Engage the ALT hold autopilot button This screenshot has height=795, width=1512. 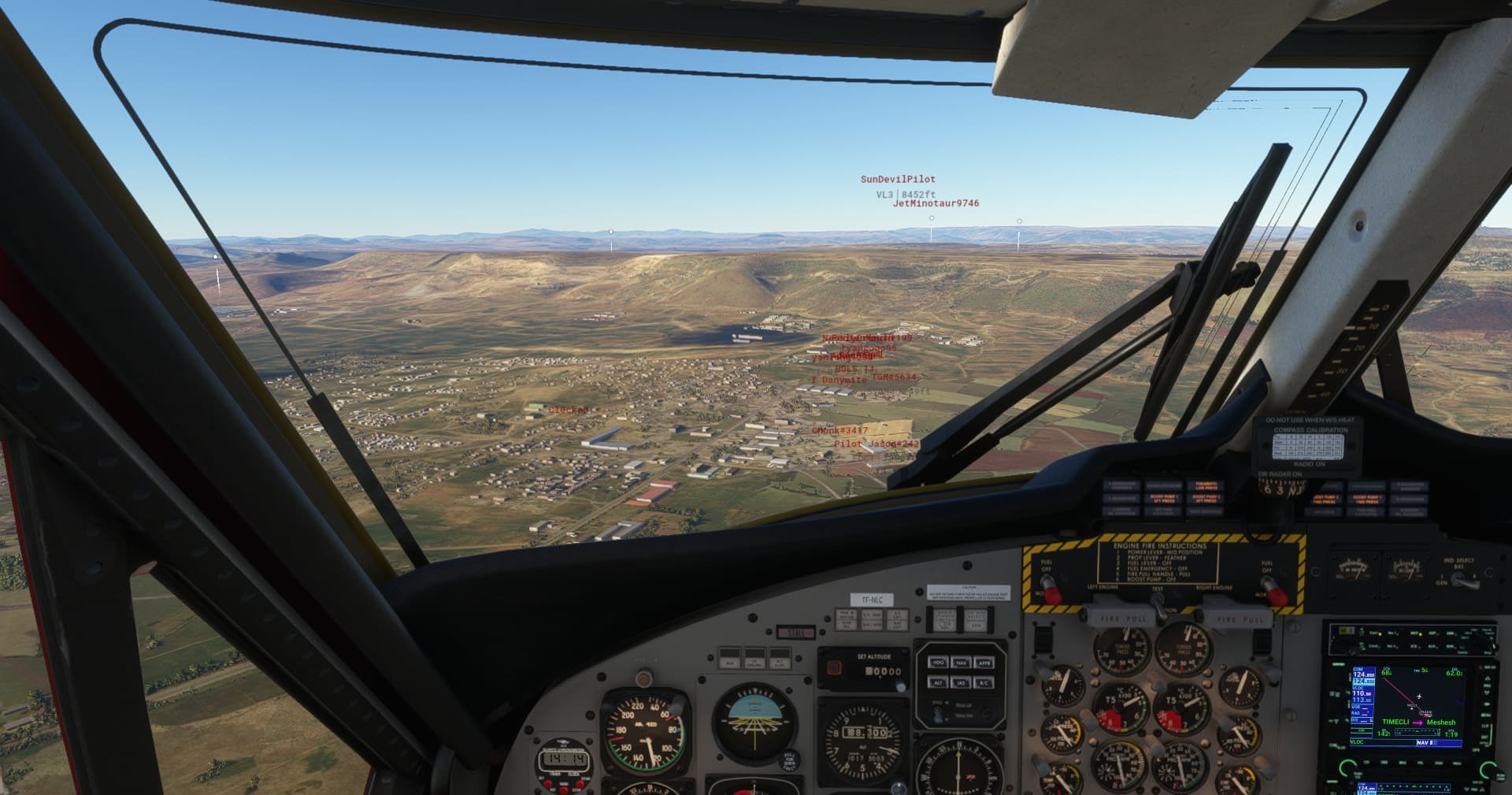click(x=938, y=682)
